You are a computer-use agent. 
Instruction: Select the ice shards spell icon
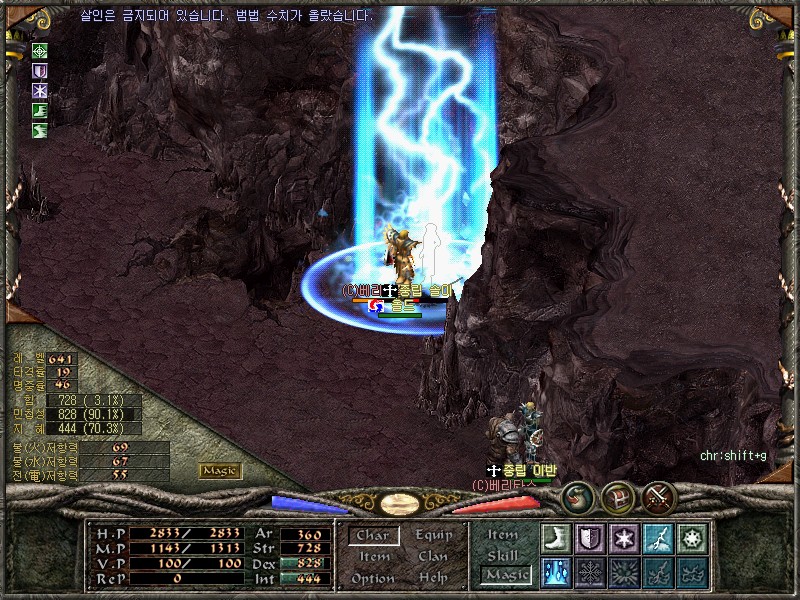pos(556,572)
